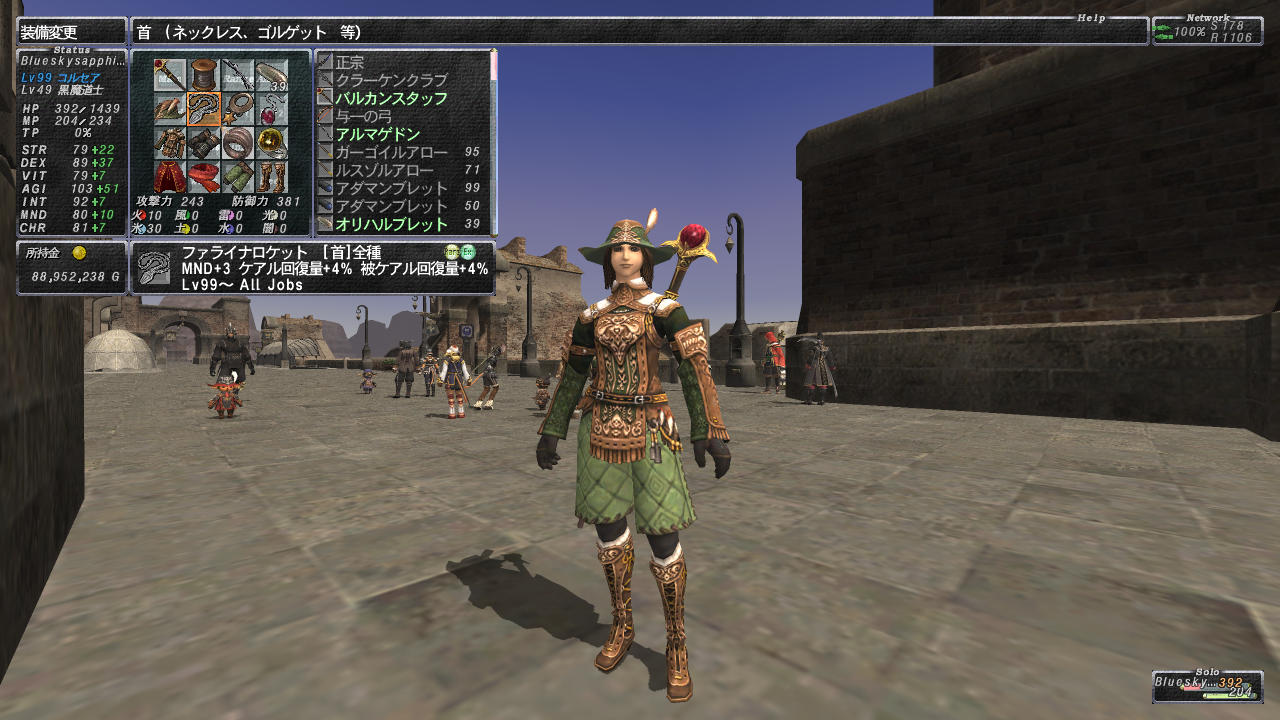
Task: Select アルマゲドン in the item list
Action: (377, 134)
